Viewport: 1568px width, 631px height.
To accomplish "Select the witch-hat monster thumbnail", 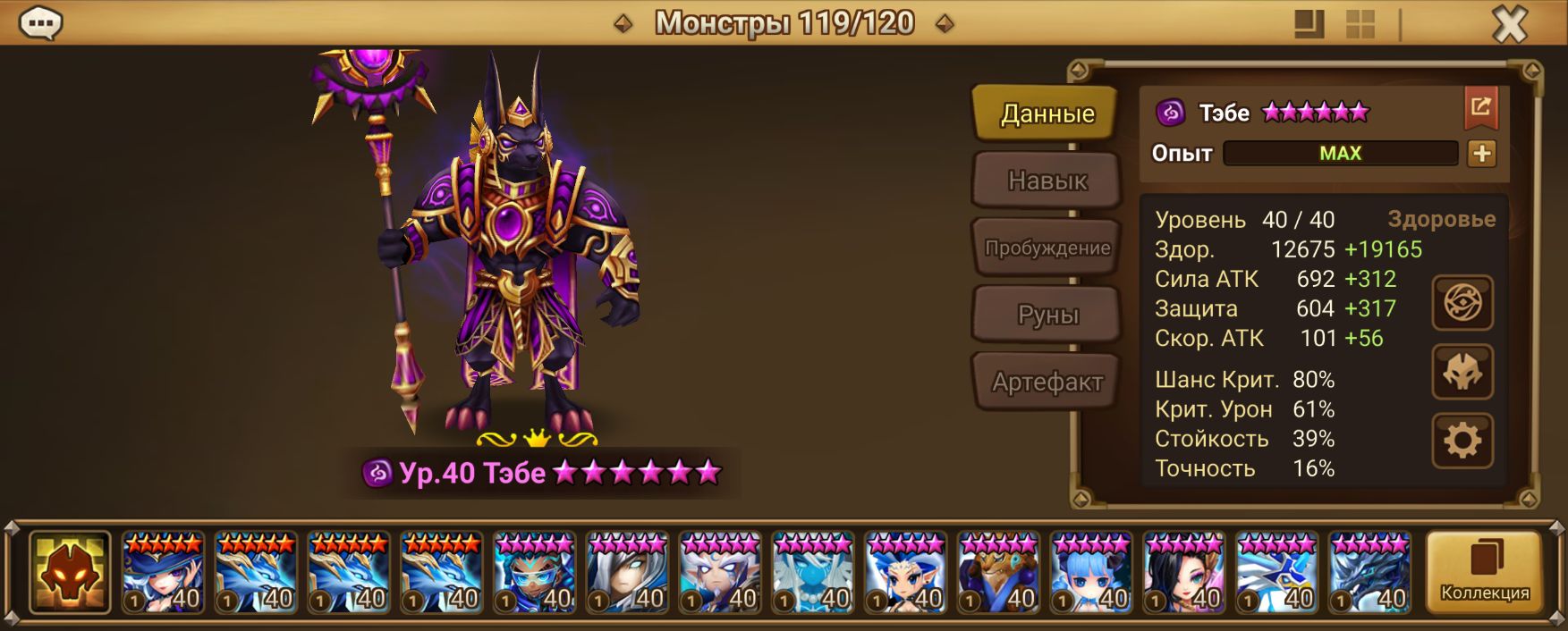I will (x=163, y=572).
